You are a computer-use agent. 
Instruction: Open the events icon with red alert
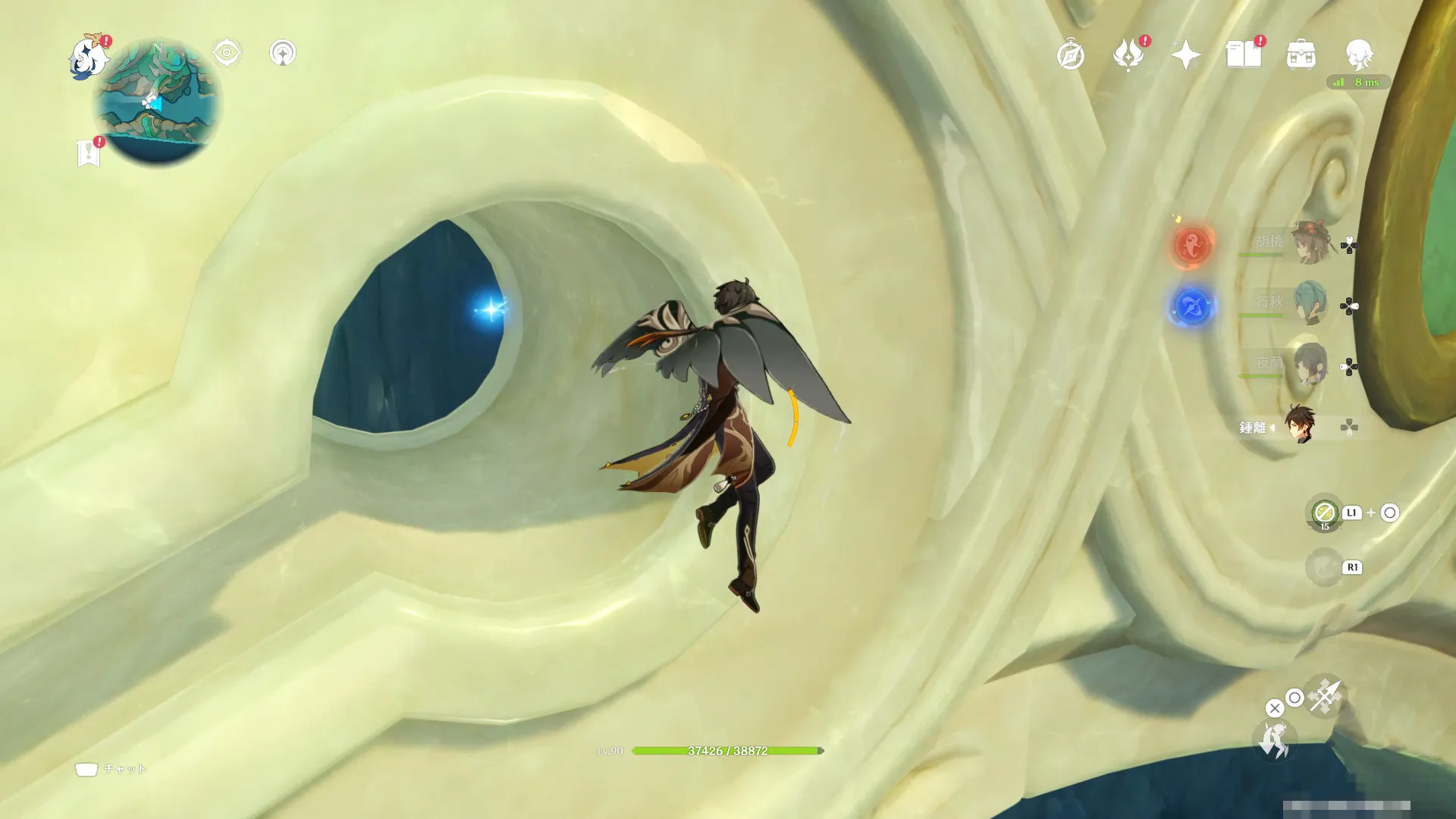[x=1128, y=55]
